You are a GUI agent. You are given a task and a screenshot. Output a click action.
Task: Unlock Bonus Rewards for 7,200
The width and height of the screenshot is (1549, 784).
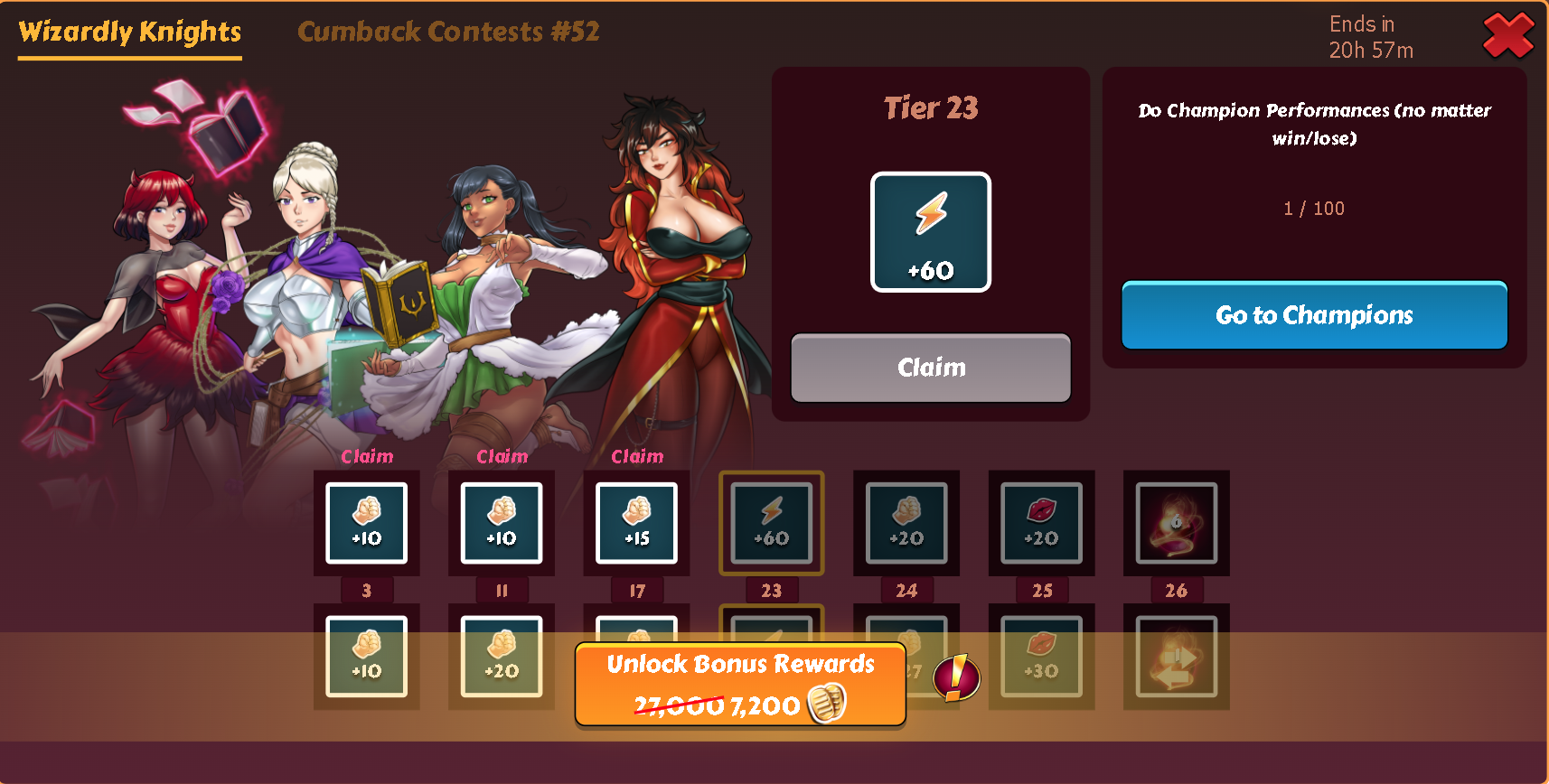tap(740, 685)
